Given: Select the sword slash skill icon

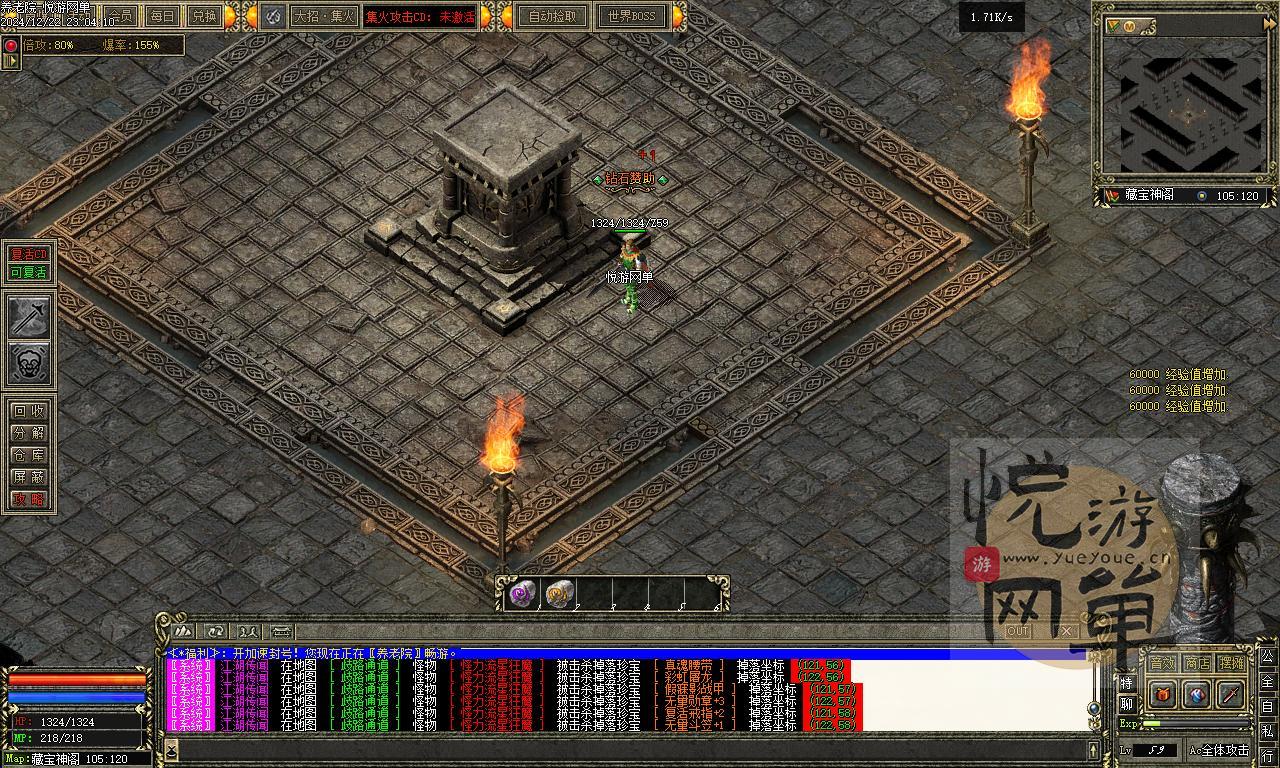Looking at the screenshot, I should coord(29,318).
